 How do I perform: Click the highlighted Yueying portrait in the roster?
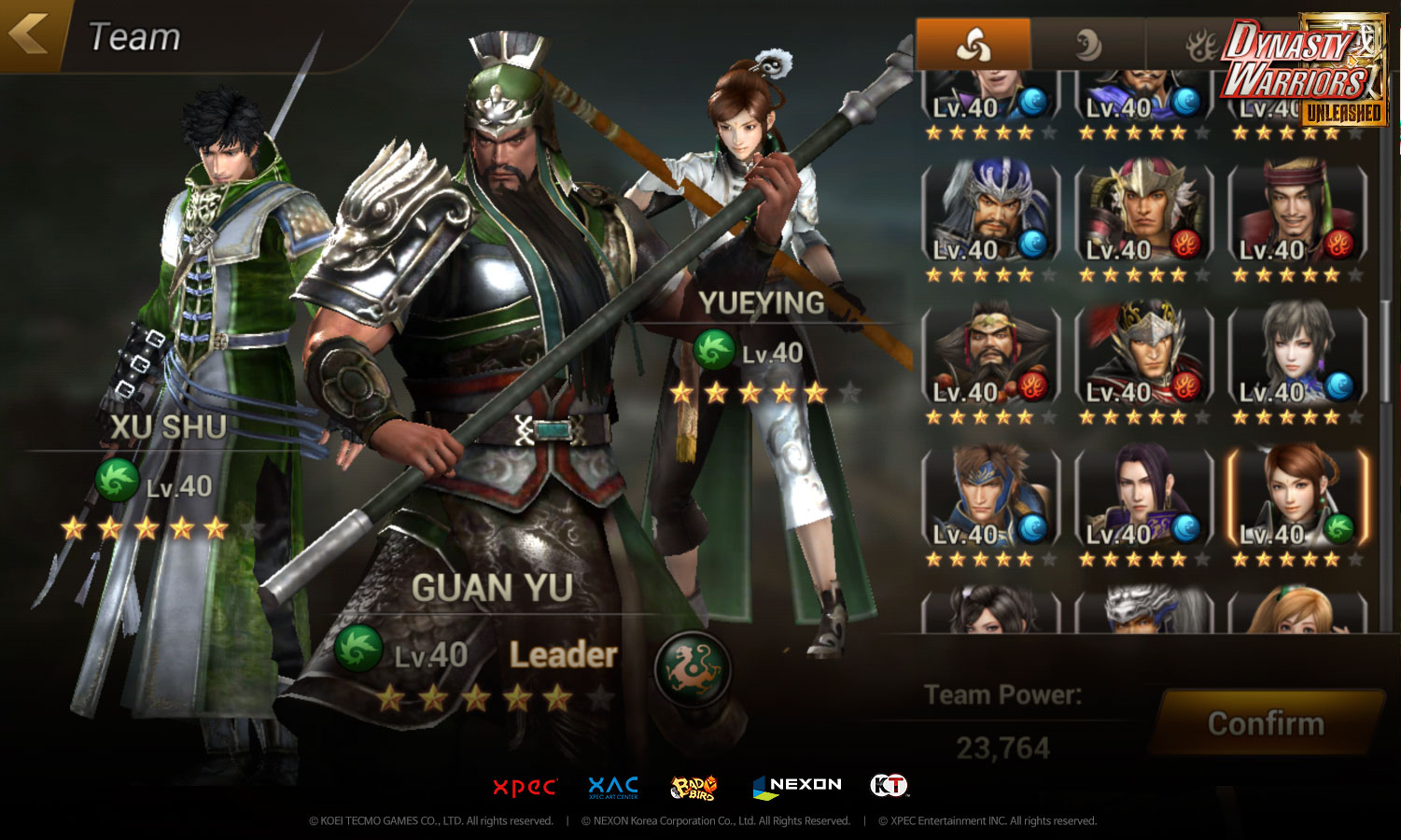click(1296, 498)
